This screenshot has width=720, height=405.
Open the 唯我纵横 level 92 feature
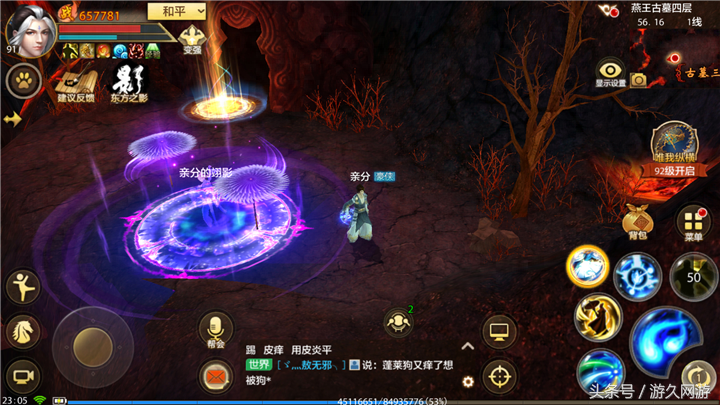[673, 144]
